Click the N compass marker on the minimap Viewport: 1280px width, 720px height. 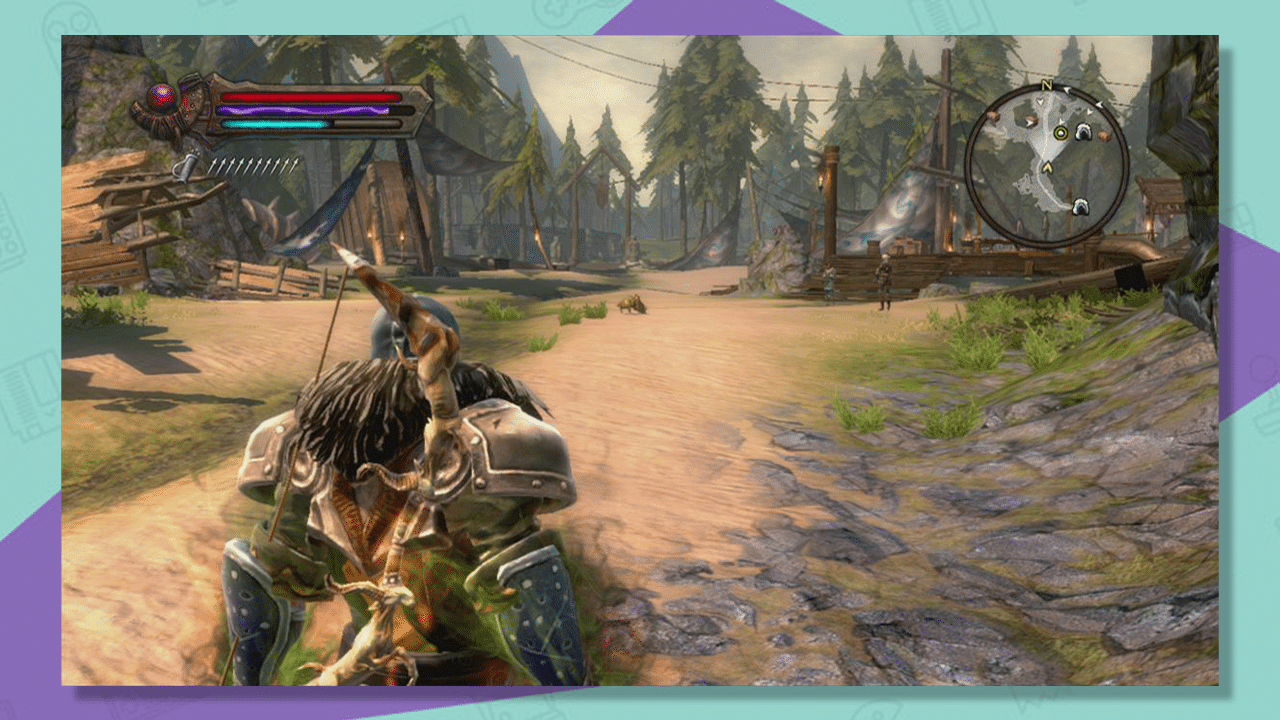1047,85
